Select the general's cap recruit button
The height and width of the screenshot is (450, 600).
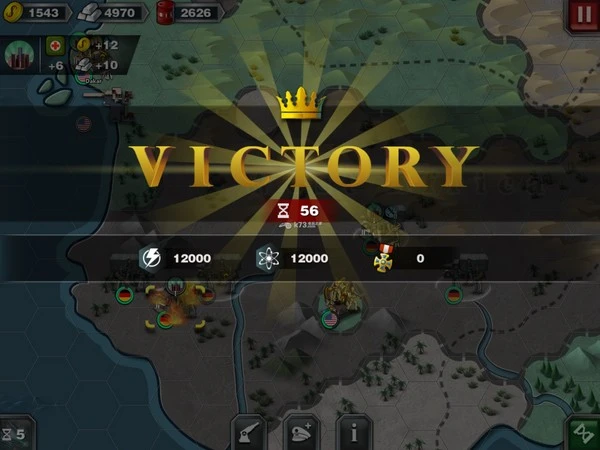click(x=301, y=432)
